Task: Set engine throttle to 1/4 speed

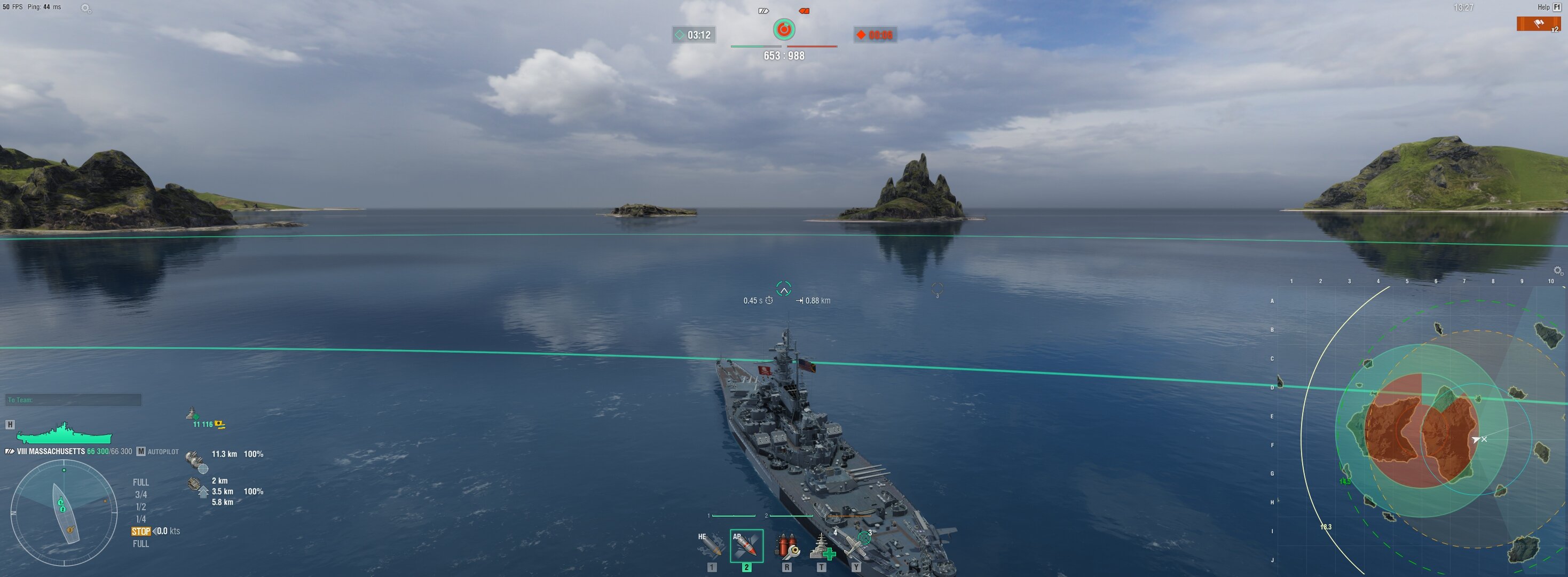Action: (140, 519)
